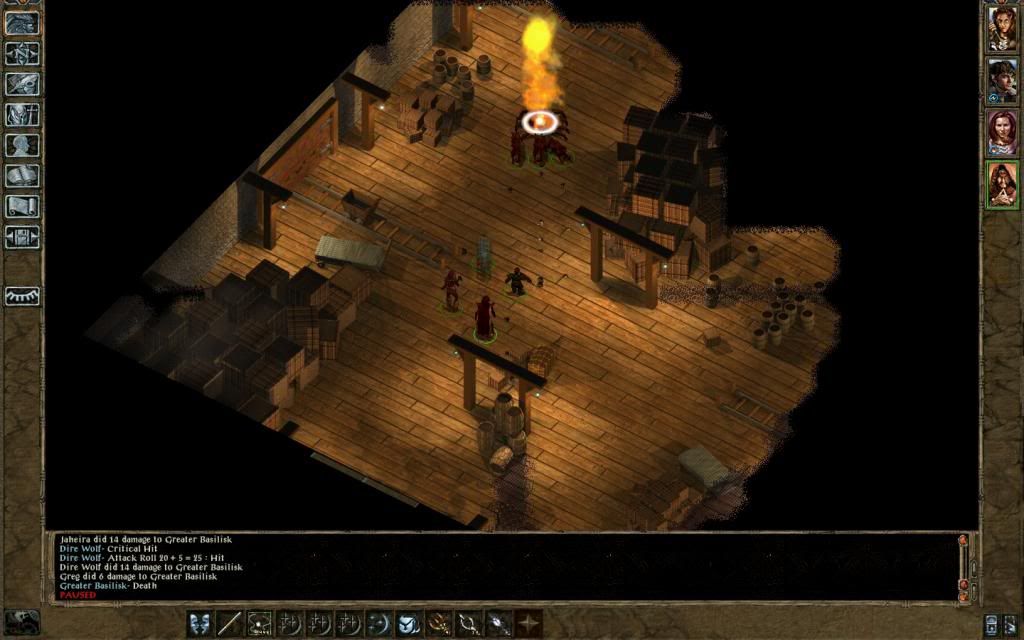Open the character record head icon
The image size is (1024, 640).
tap(22, 146)
